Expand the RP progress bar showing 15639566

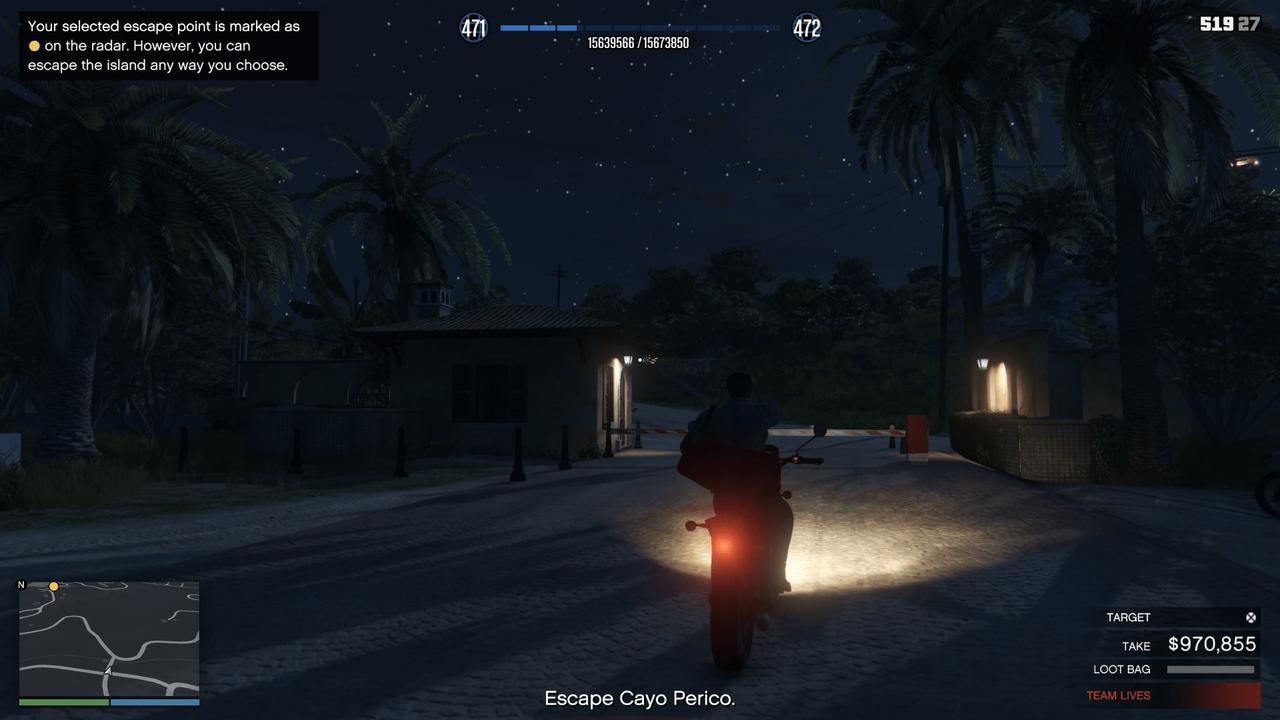pos(640,28)
